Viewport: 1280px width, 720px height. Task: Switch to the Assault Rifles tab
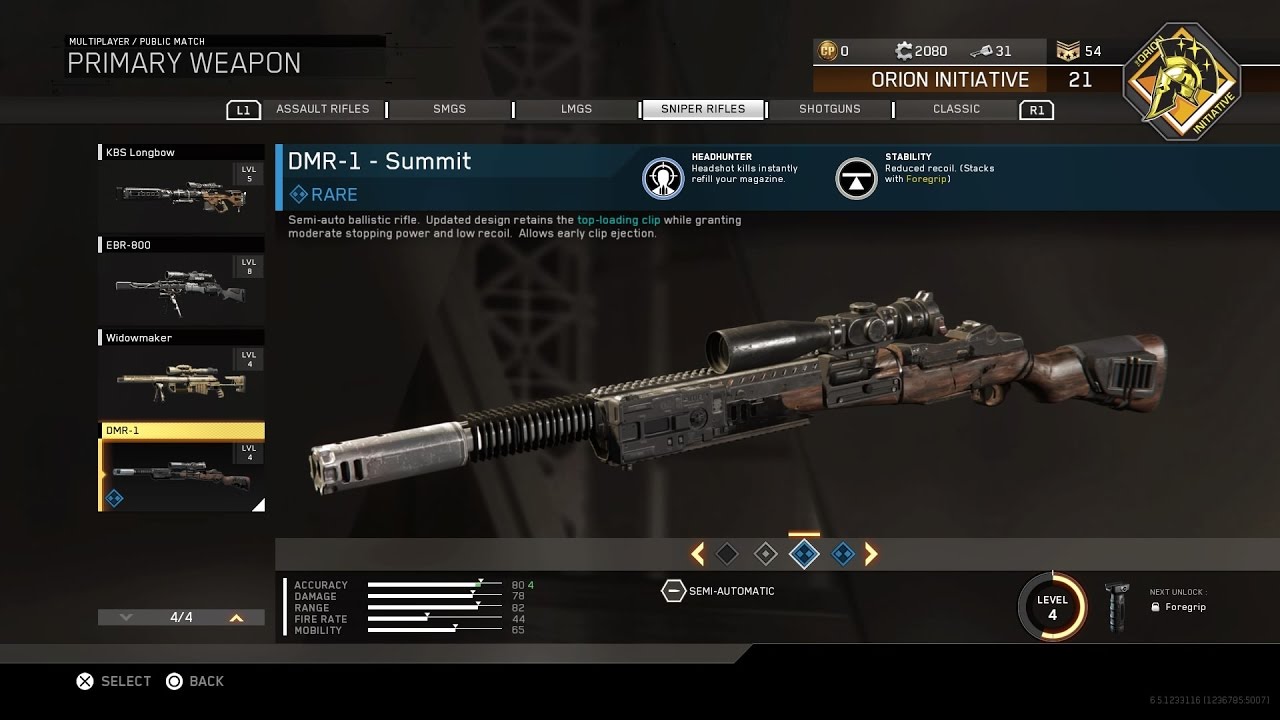(322, 109)
